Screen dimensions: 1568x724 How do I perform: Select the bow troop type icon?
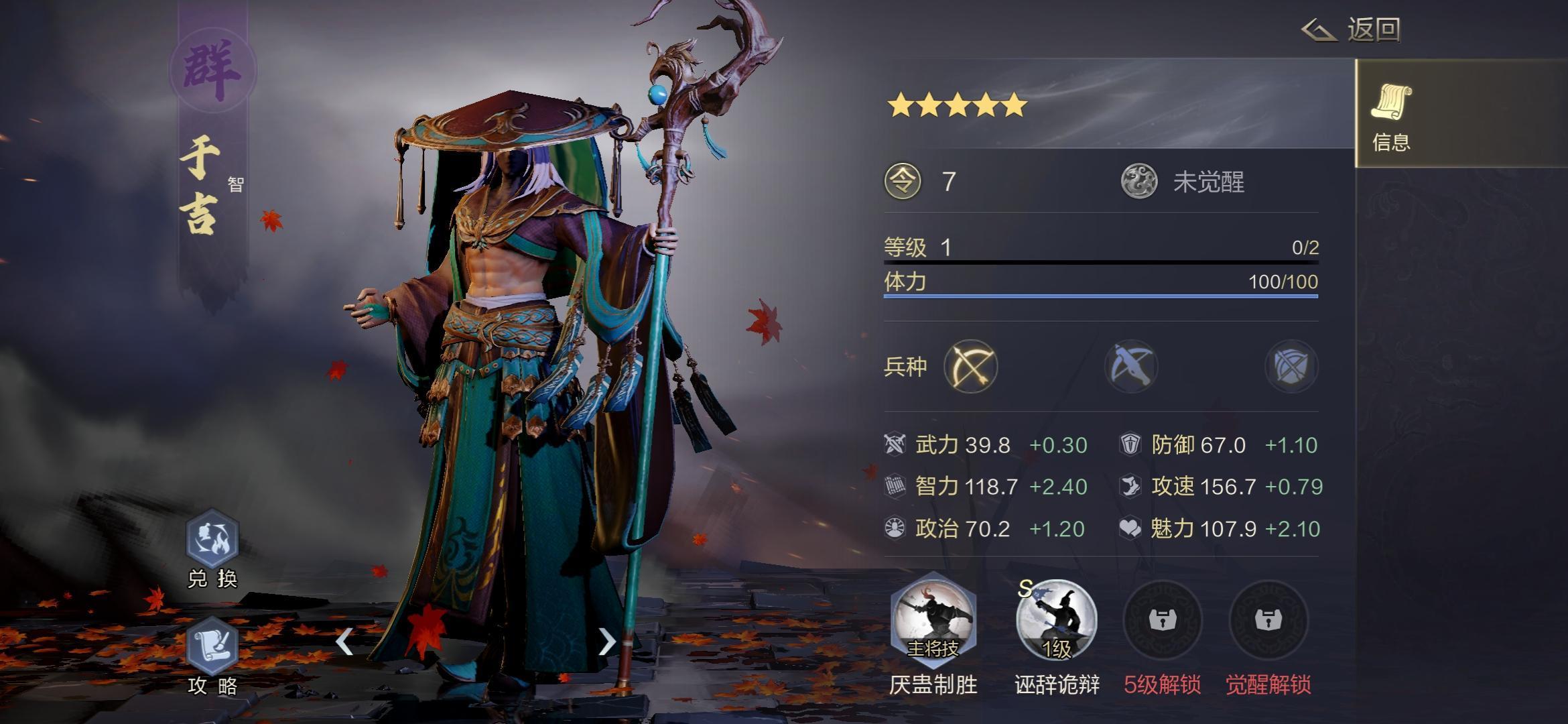click(x=970, y=366)
